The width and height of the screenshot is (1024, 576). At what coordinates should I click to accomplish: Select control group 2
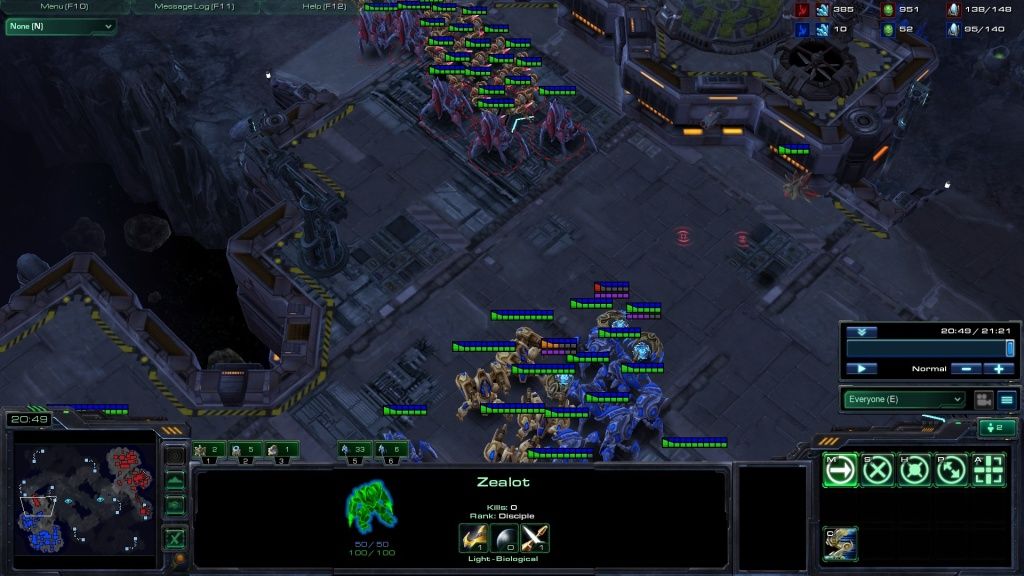(246, 450)
